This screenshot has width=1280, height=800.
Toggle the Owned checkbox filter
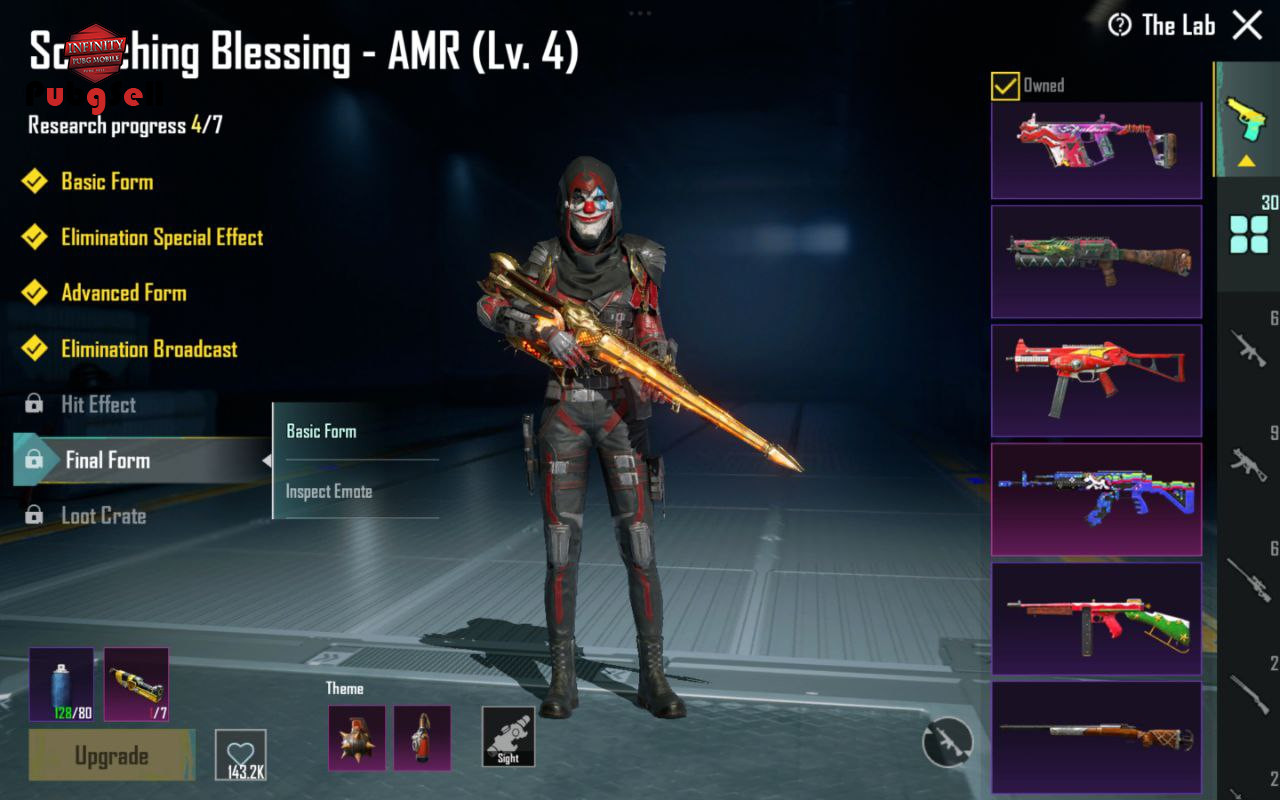click(1005, 86)
